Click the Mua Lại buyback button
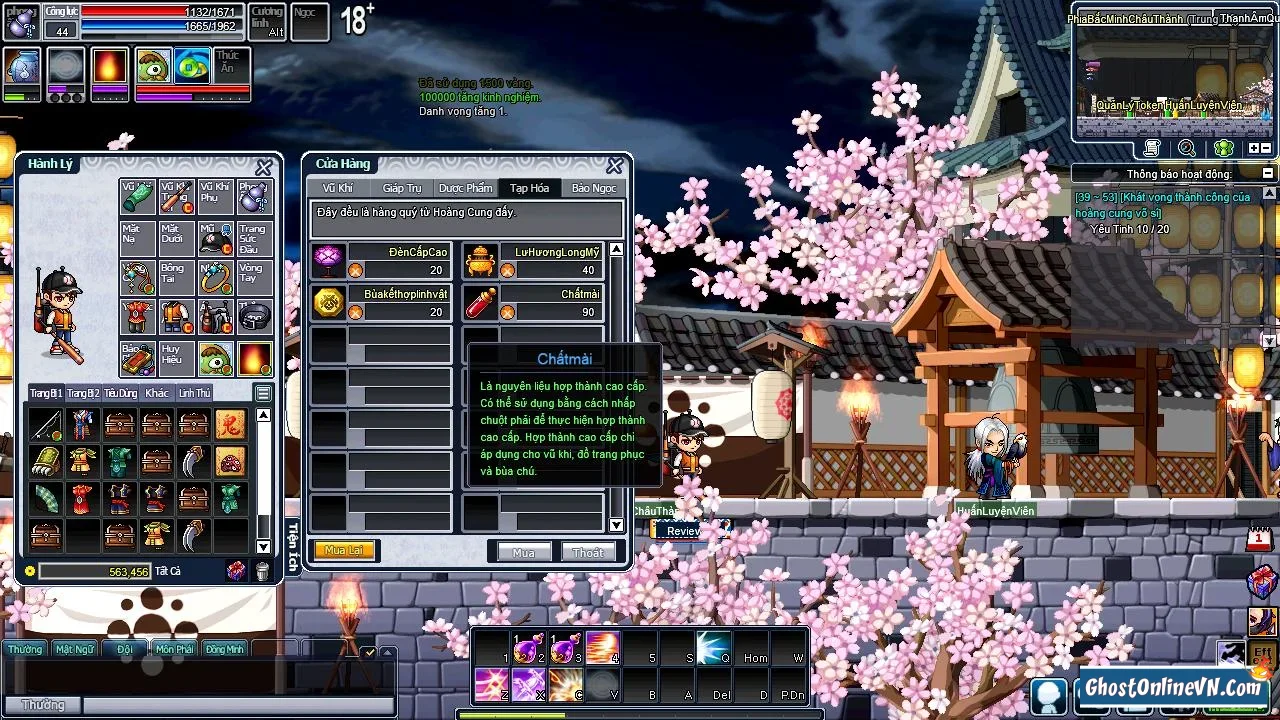The height and width of the screenshot is (720, 1280). click(343, 551)
